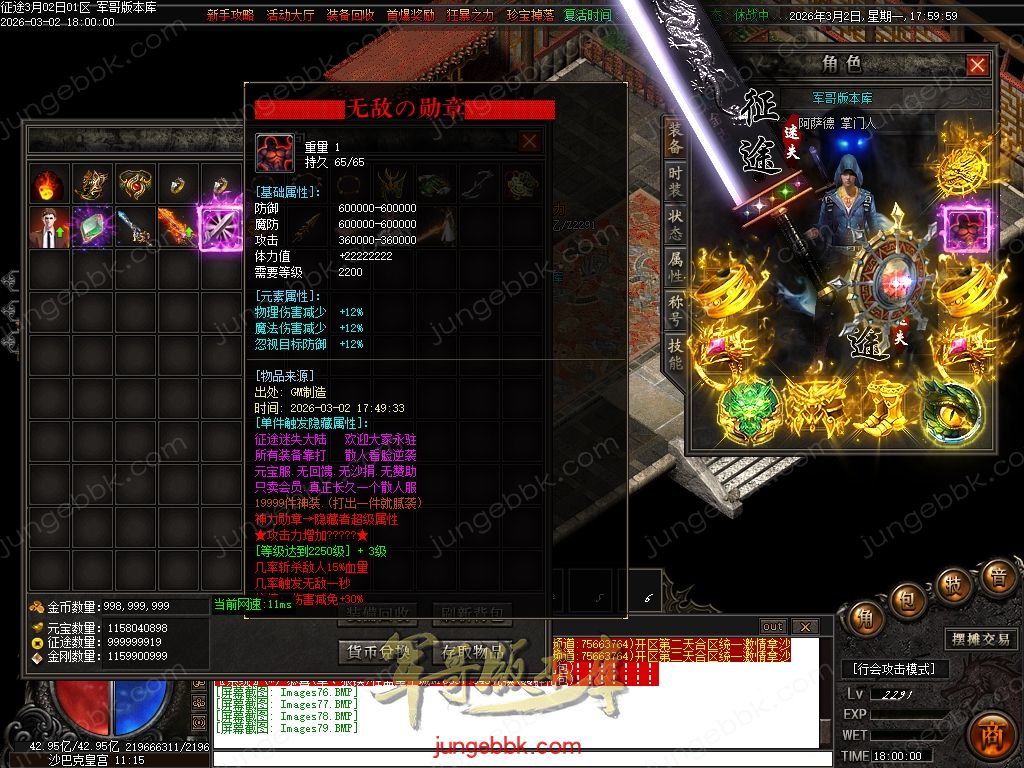Close the chat window with its X
Screen dimensions: 1024x768
[805, 627]
